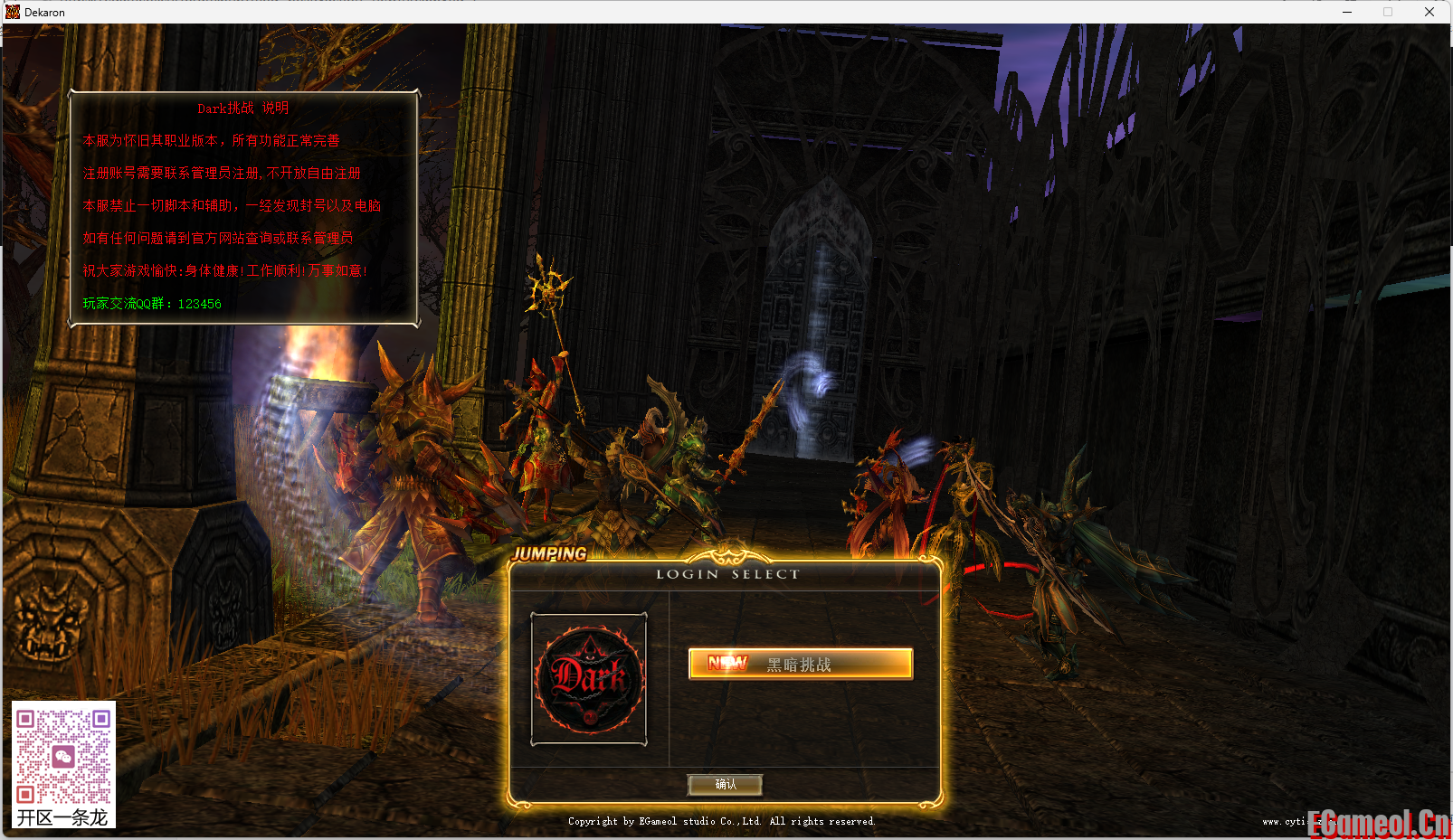Screen dimensions: 1453x840
Task: Select the 黑暗挑战 server entry
Action: coord(800,664)
